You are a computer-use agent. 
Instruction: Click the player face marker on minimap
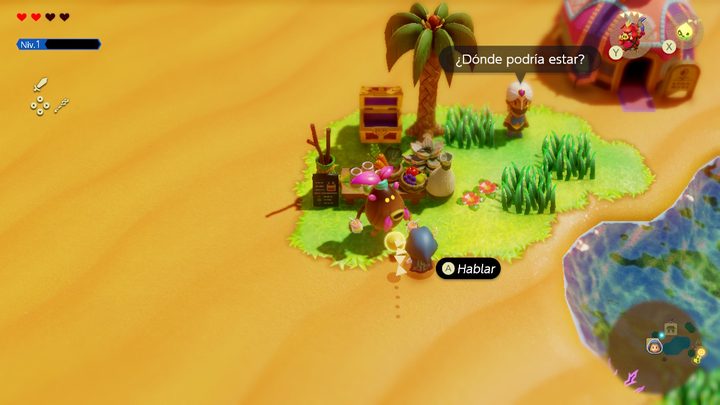[x=654, y=346]
